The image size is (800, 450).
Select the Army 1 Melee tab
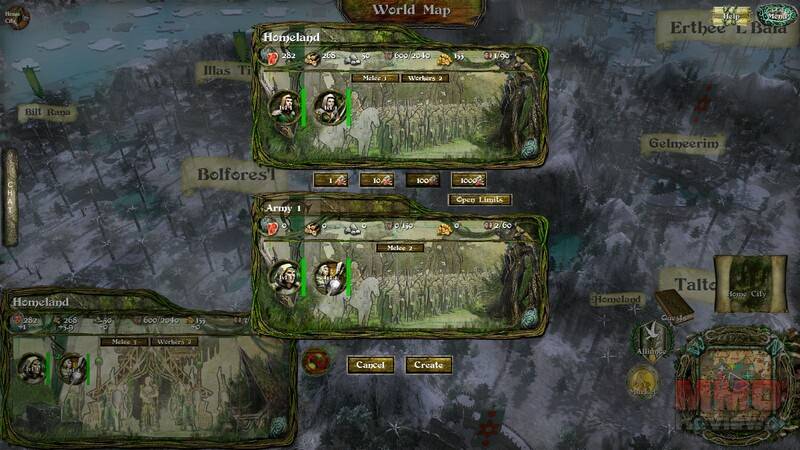click(x=400, y=247)
